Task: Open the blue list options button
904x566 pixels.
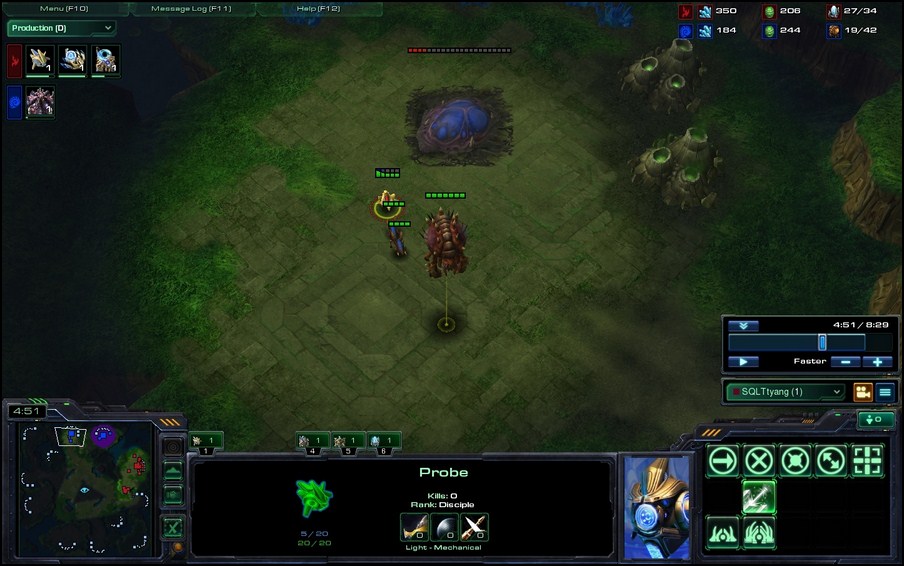Action: 885,392
